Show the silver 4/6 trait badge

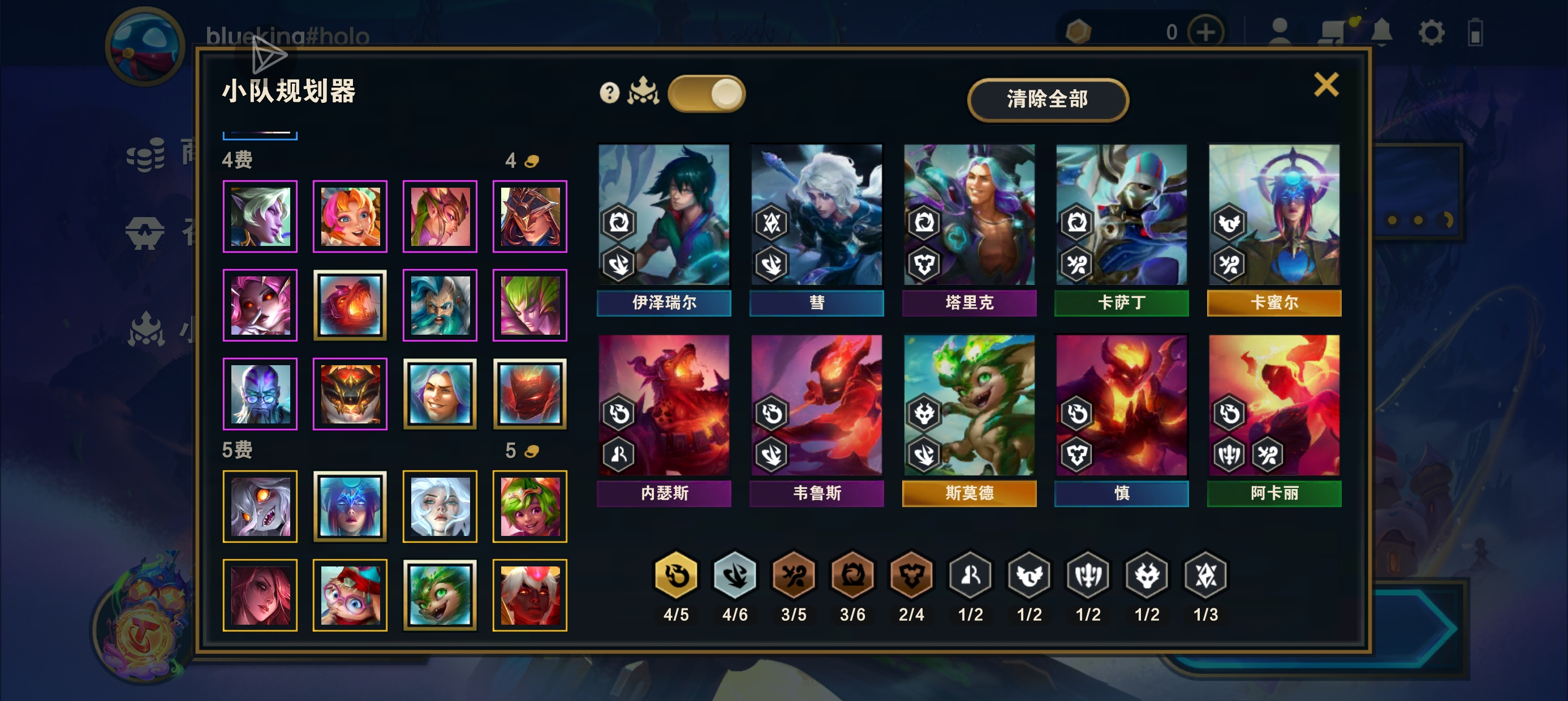click(x=735, y=575)
